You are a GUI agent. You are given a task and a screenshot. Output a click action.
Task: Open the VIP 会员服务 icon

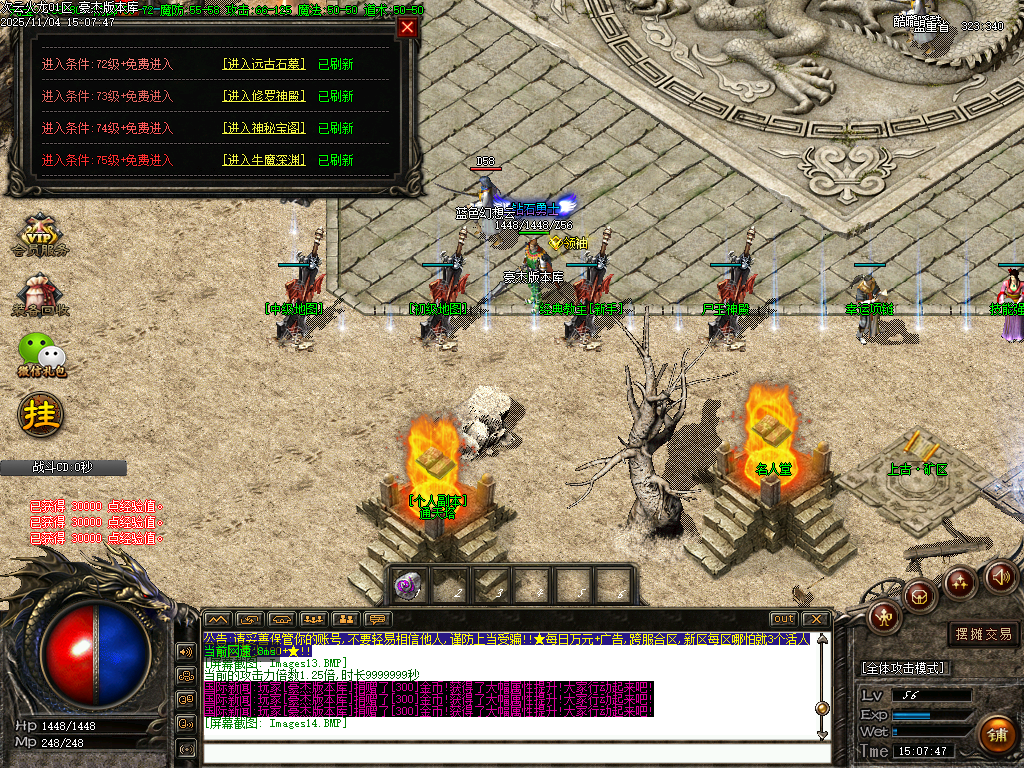[40, 236]
